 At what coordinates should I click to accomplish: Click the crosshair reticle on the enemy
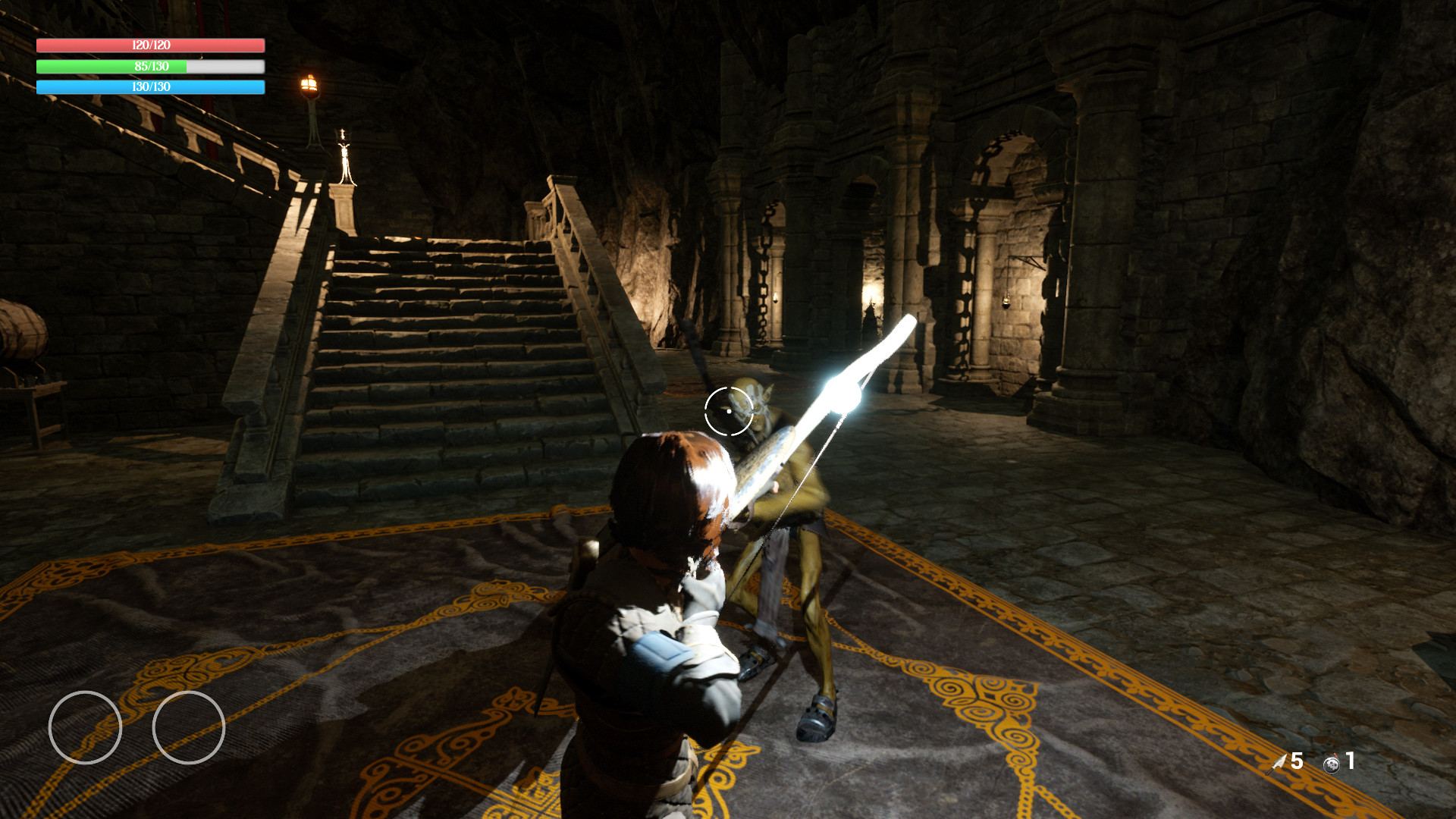pos(728,410)
